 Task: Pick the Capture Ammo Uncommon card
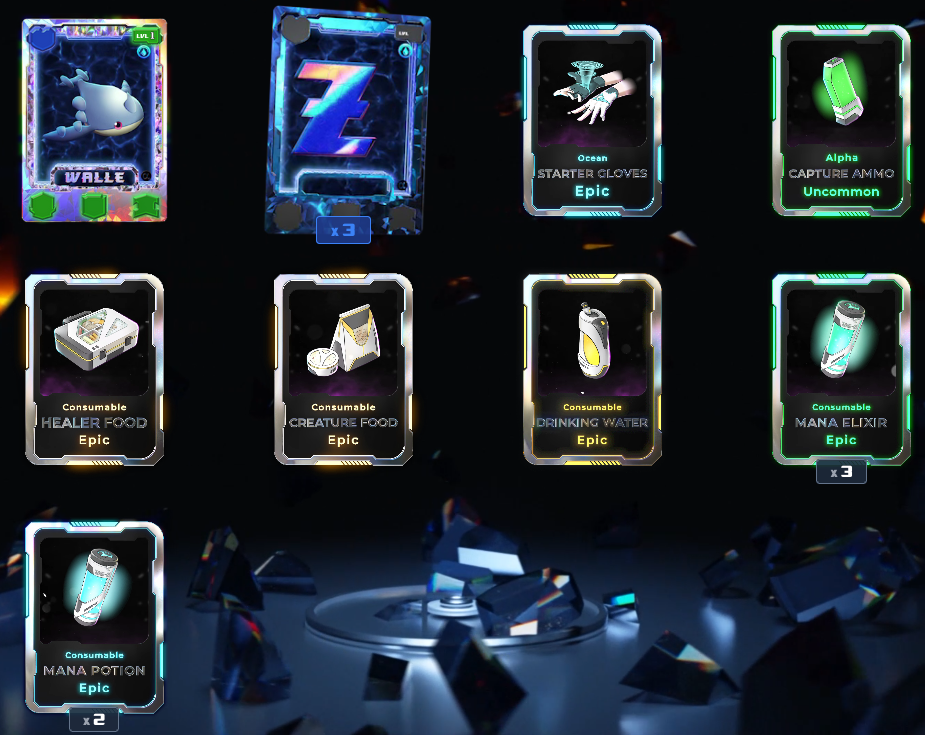point(841,120)
